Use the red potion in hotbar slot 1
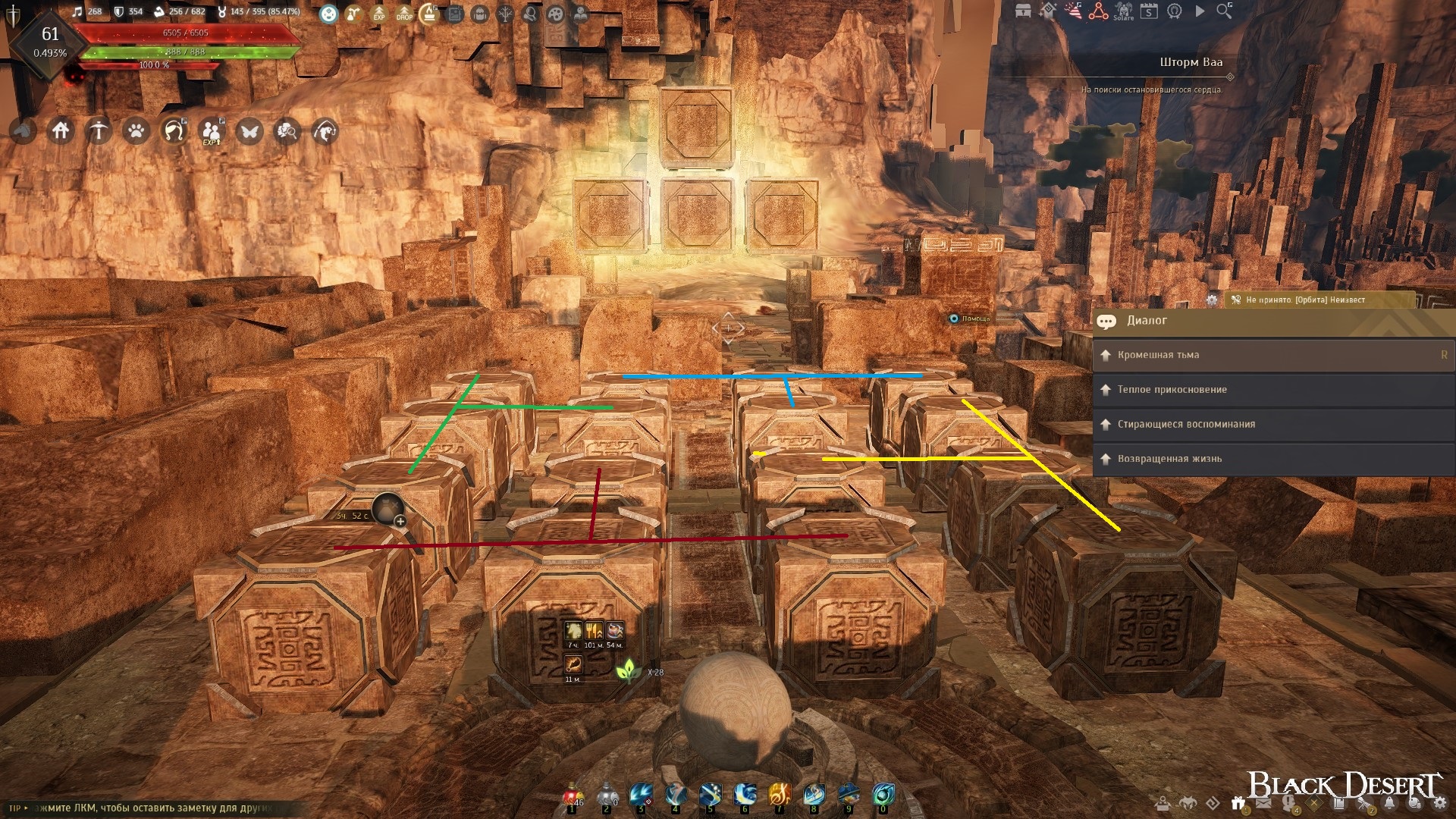This screenshot has width=1456, height=819. [x=572, y=796]
